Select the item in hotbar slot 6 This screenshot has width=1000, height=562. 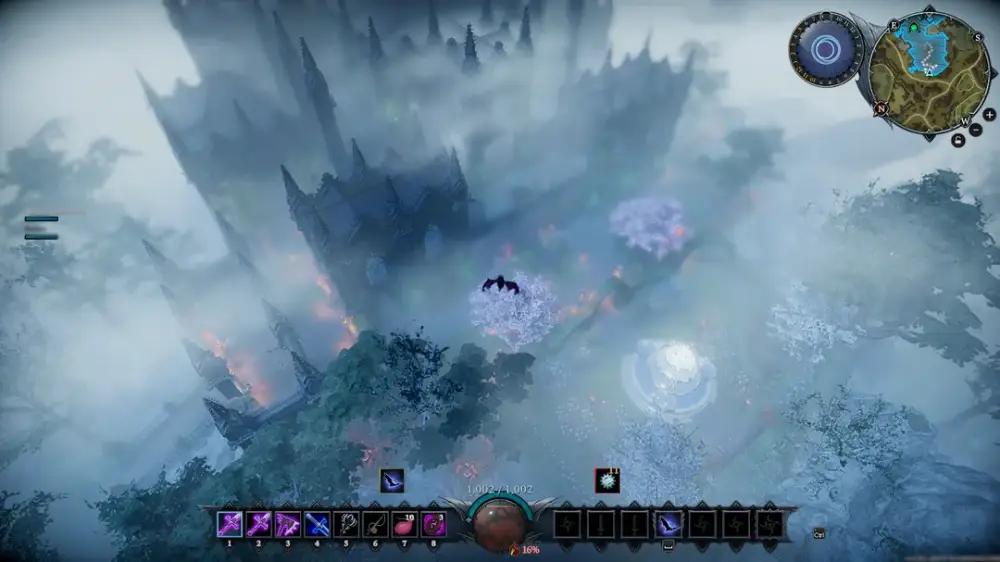[375, 523]
